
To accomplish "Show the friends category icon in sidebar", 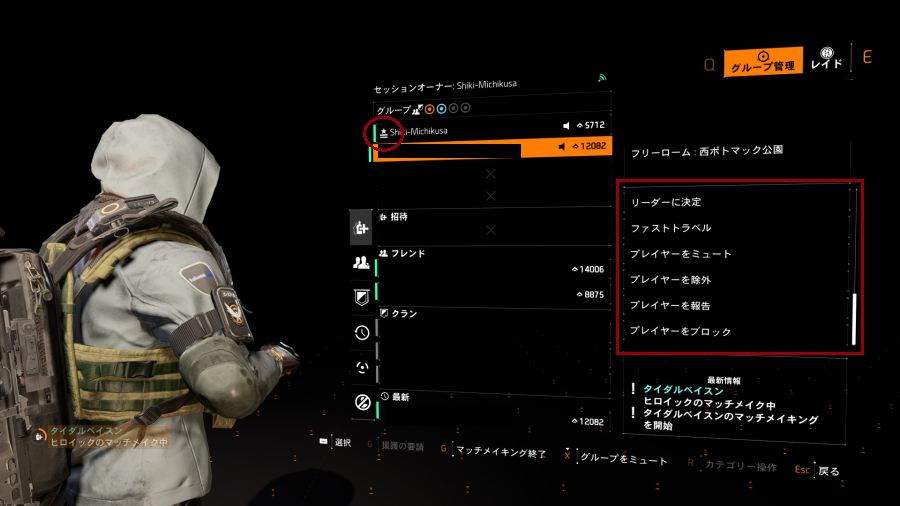I will point(361,263).
